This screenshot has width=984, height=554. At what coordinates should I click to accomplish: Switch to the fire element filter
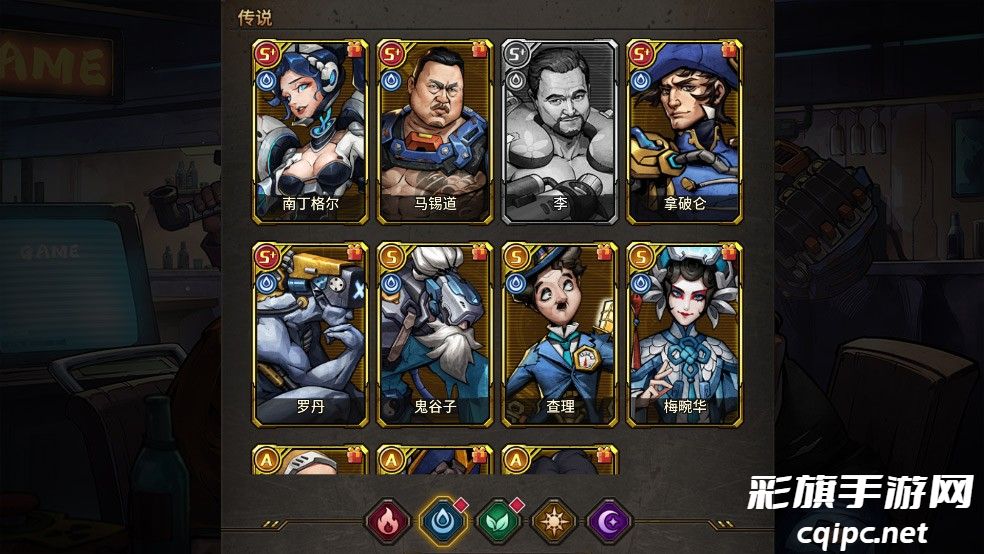pos(387,521)
